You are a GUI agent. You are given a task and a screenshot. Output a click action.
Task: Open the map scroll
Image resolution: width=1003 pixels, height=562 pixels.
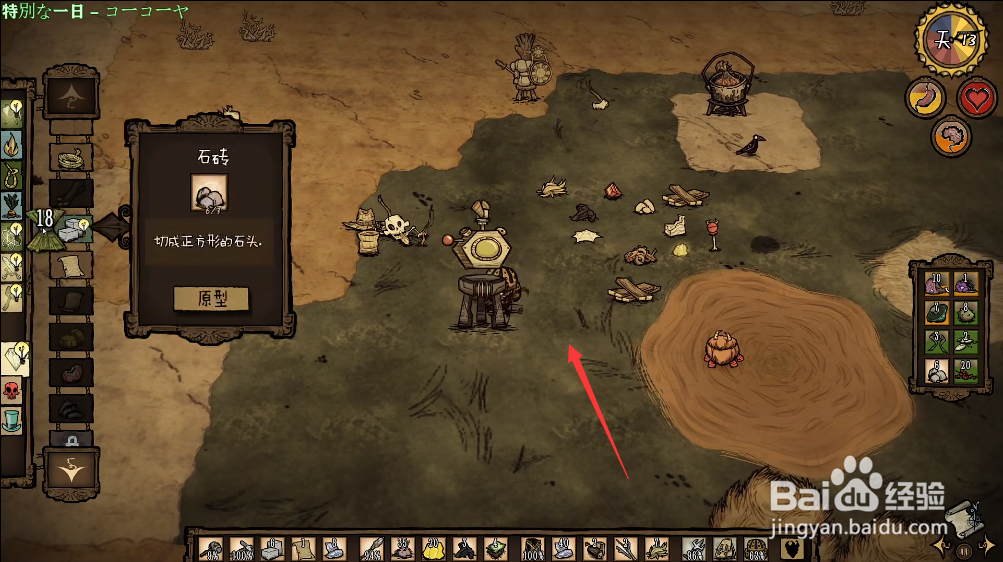tap(960, 515)
